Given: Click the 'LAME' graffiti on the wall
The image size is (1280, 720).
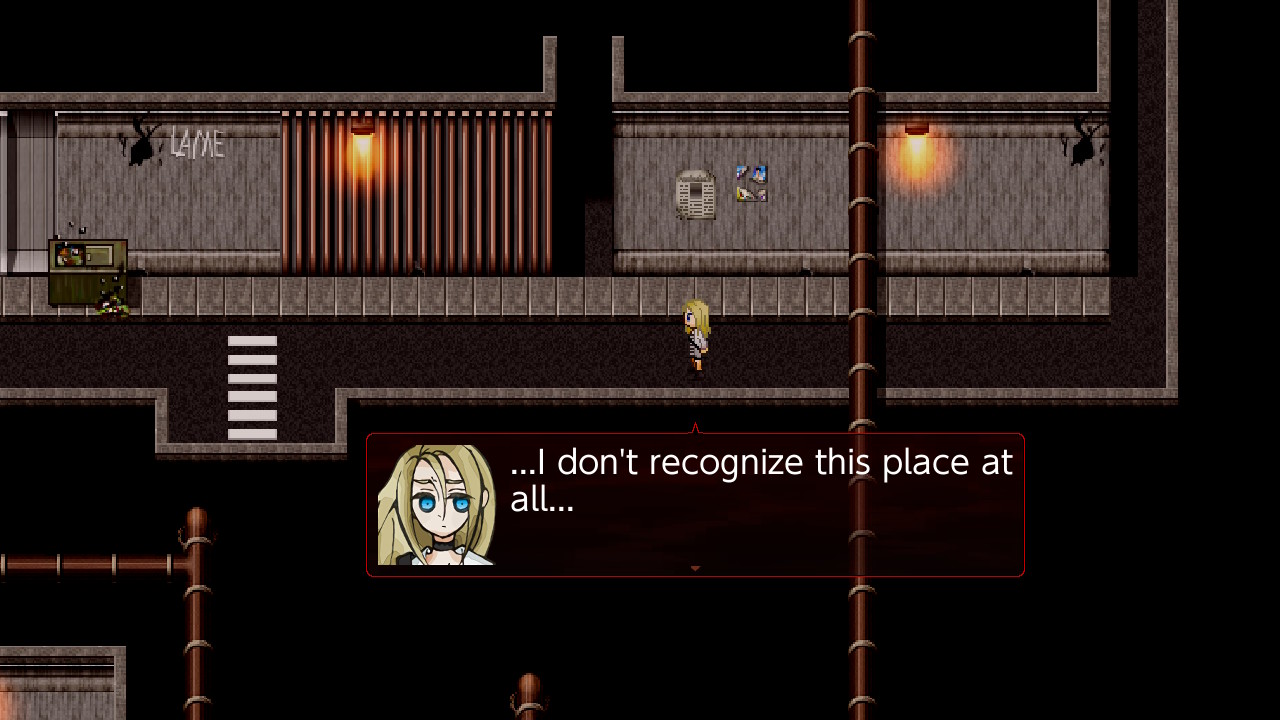Looking at the screenshot, I should [196, 146].
